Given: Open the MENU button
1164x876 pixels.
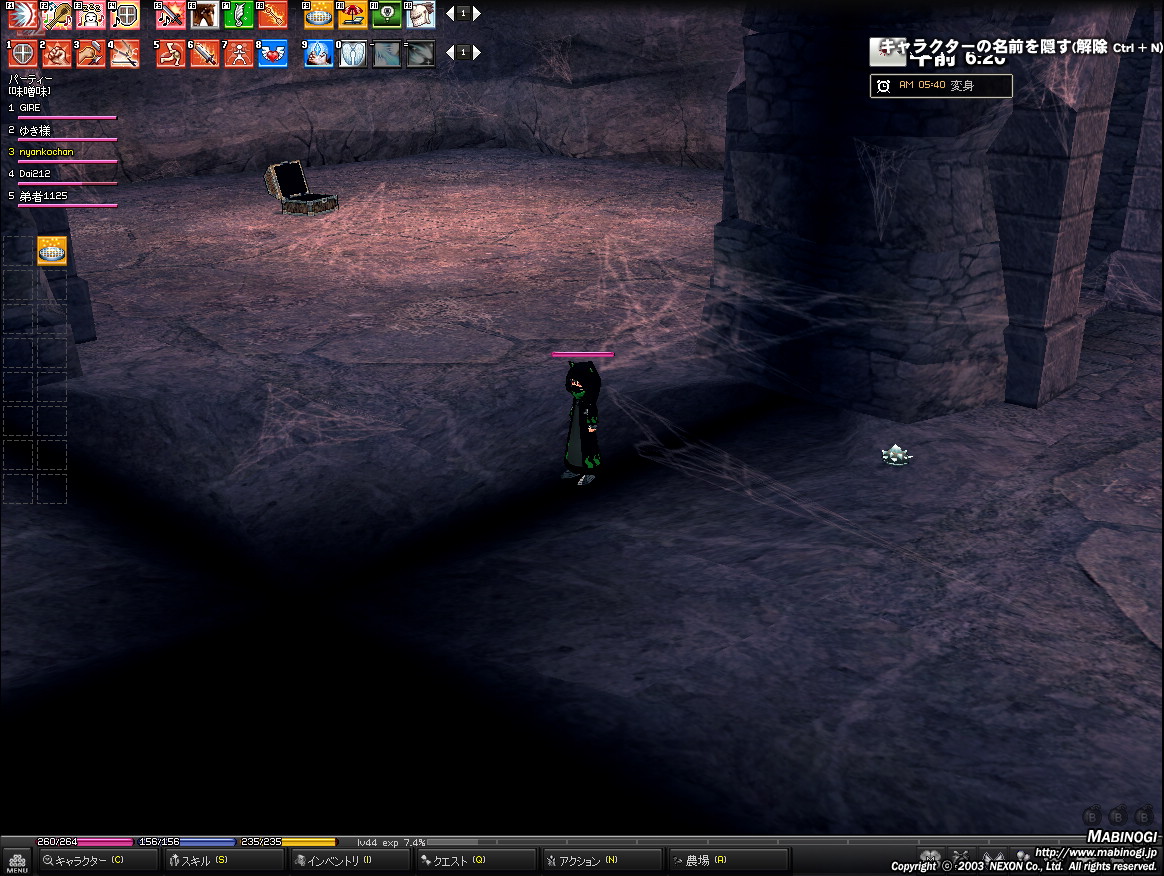Looking at the screenshot, I should click(x=17, y=861).
